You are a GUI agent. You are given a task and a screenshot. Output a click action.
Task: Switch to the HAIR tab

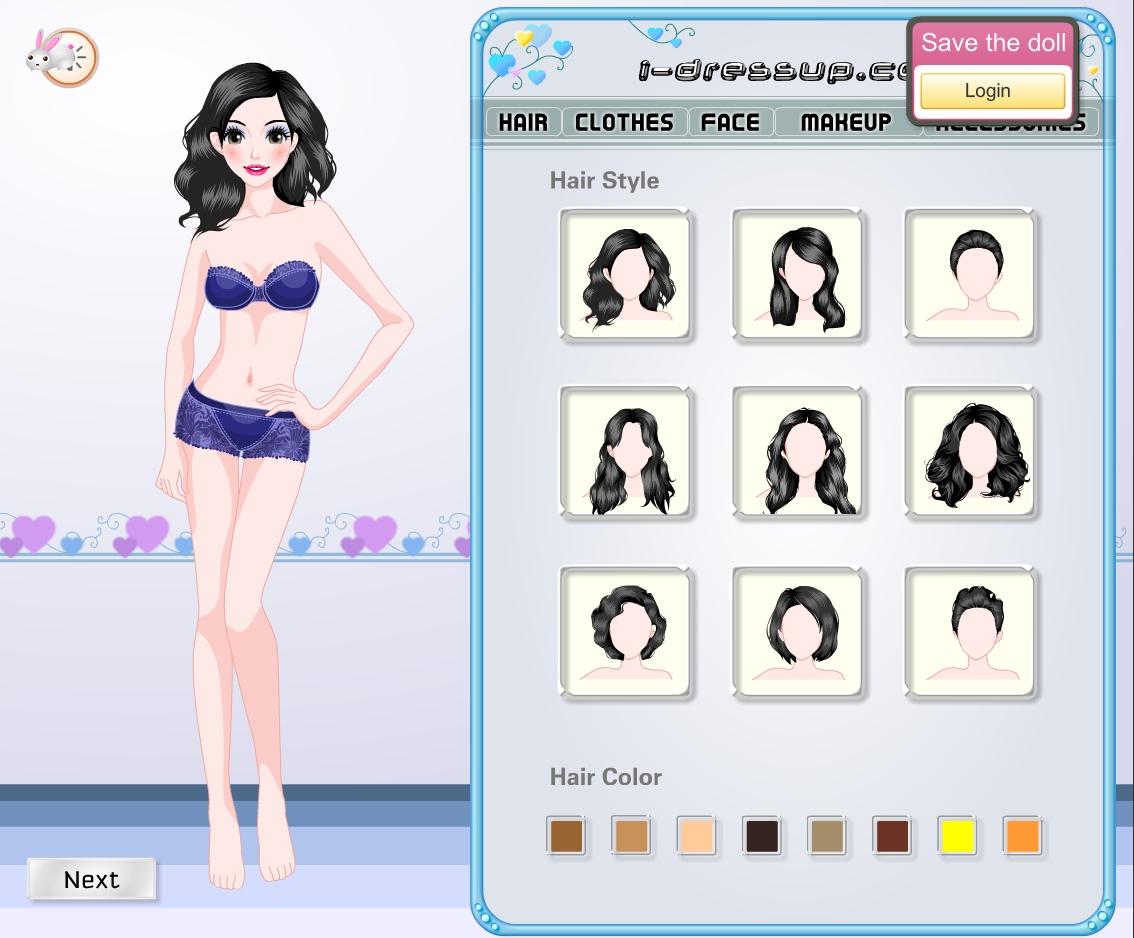click(x=523, y=122)
